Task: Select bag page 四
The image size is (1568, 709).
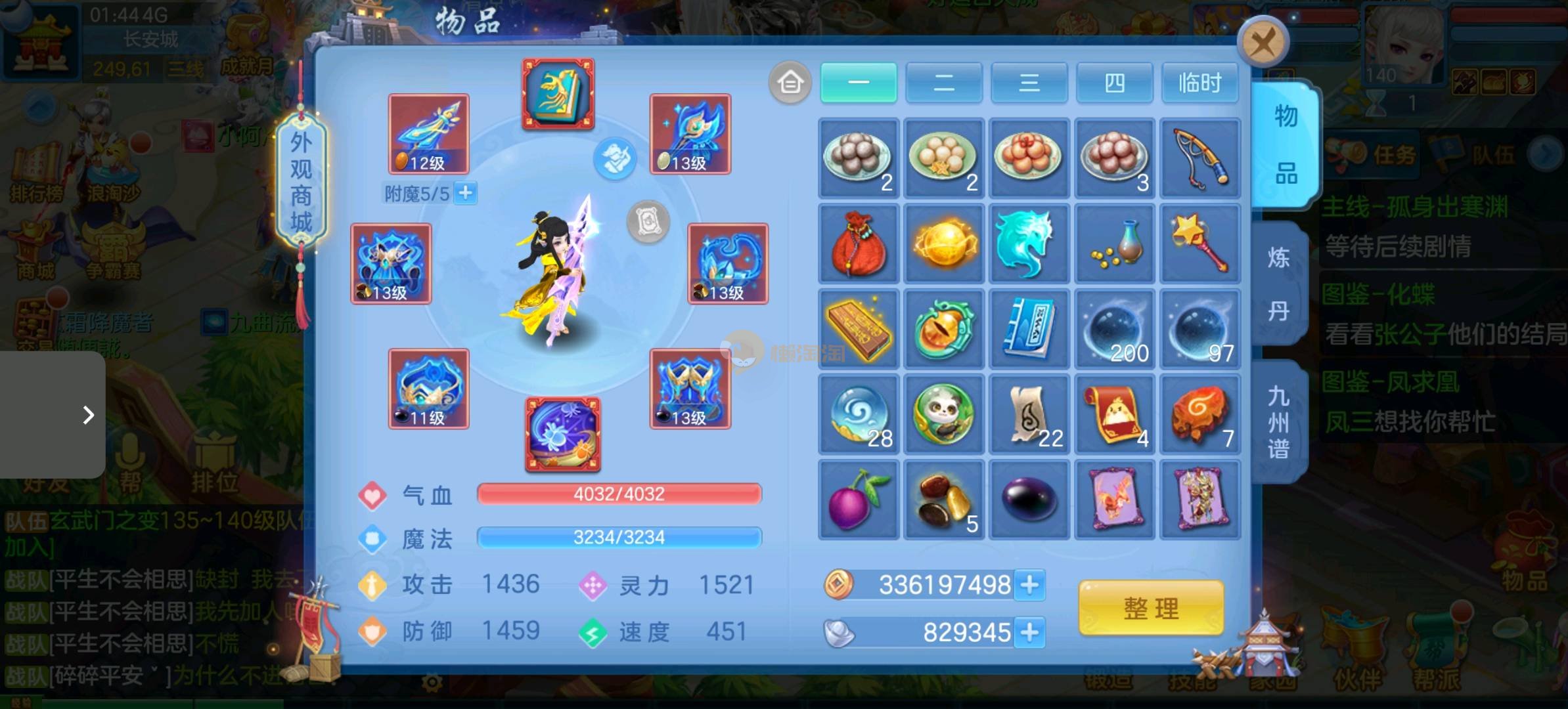Action: [x=1114, y=83]
